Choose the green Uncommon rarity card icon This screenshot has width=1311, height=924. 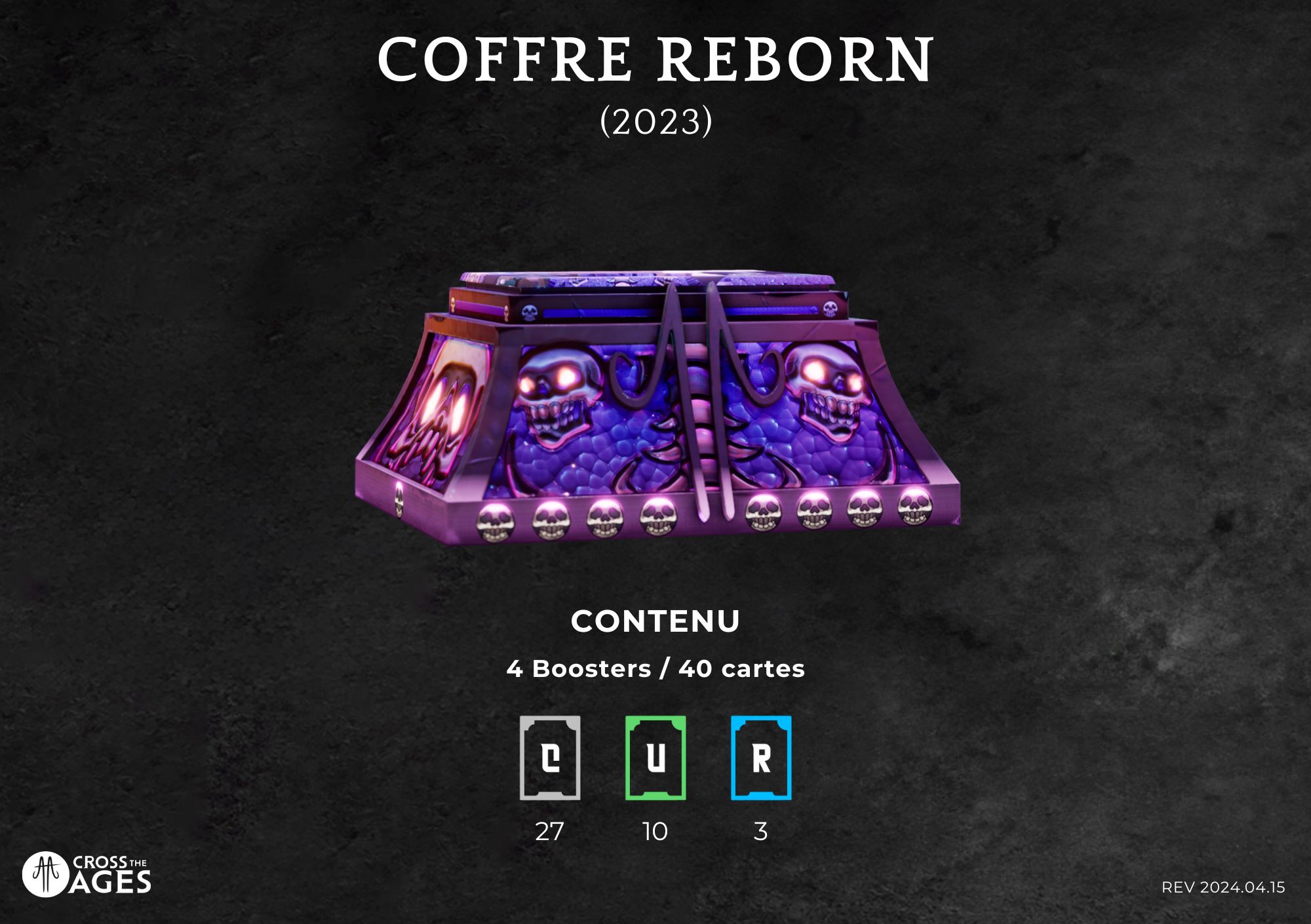(x=655, y=758)
